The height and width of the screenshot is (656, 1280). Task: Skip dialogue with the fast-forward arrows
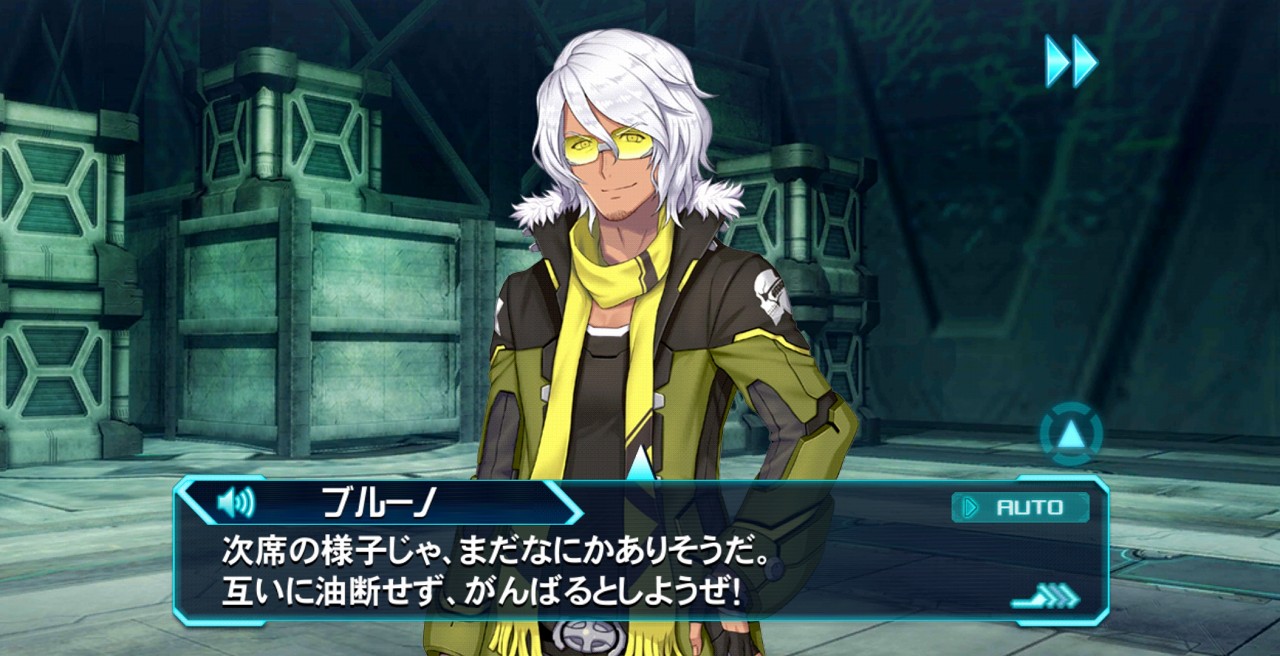(x=1071, y=61)
